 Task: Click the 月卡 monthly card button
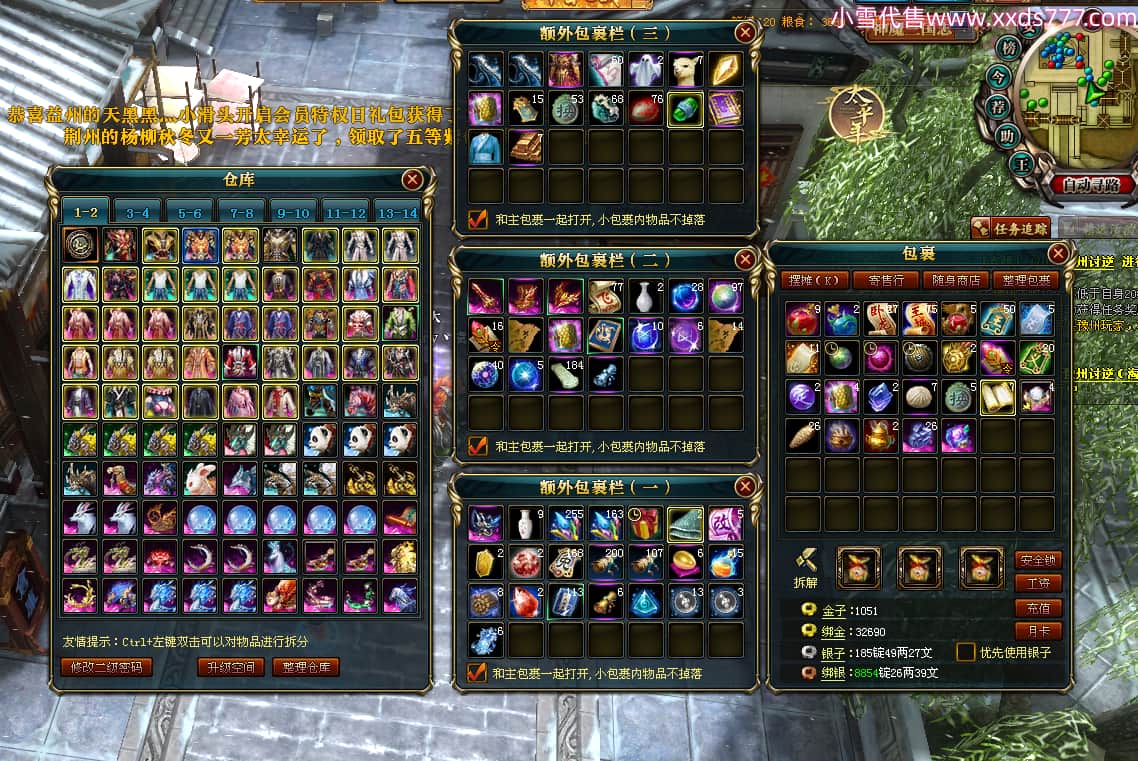click(1038, 631)
